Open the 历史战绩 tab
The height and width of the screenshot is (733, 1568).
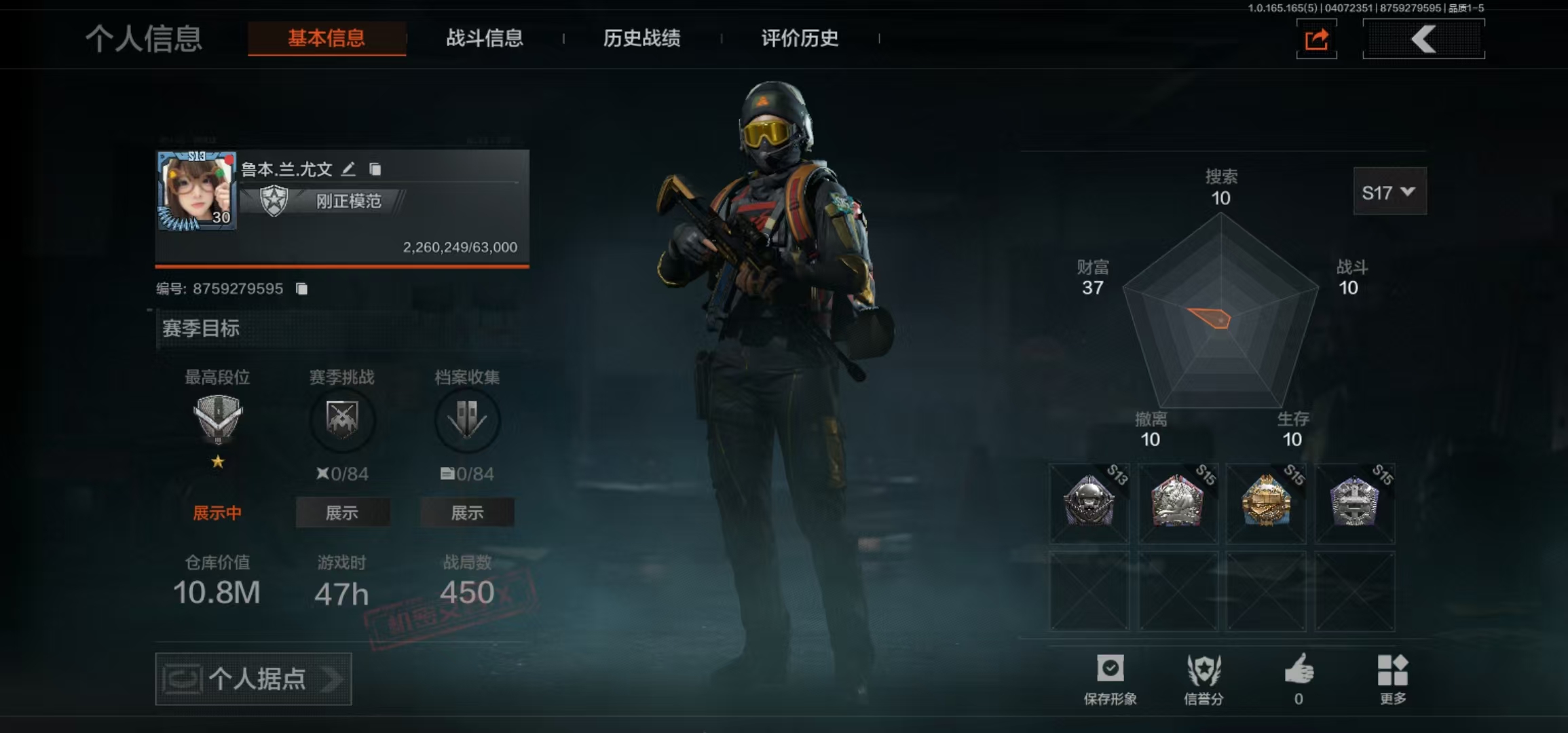pos(641,38)
